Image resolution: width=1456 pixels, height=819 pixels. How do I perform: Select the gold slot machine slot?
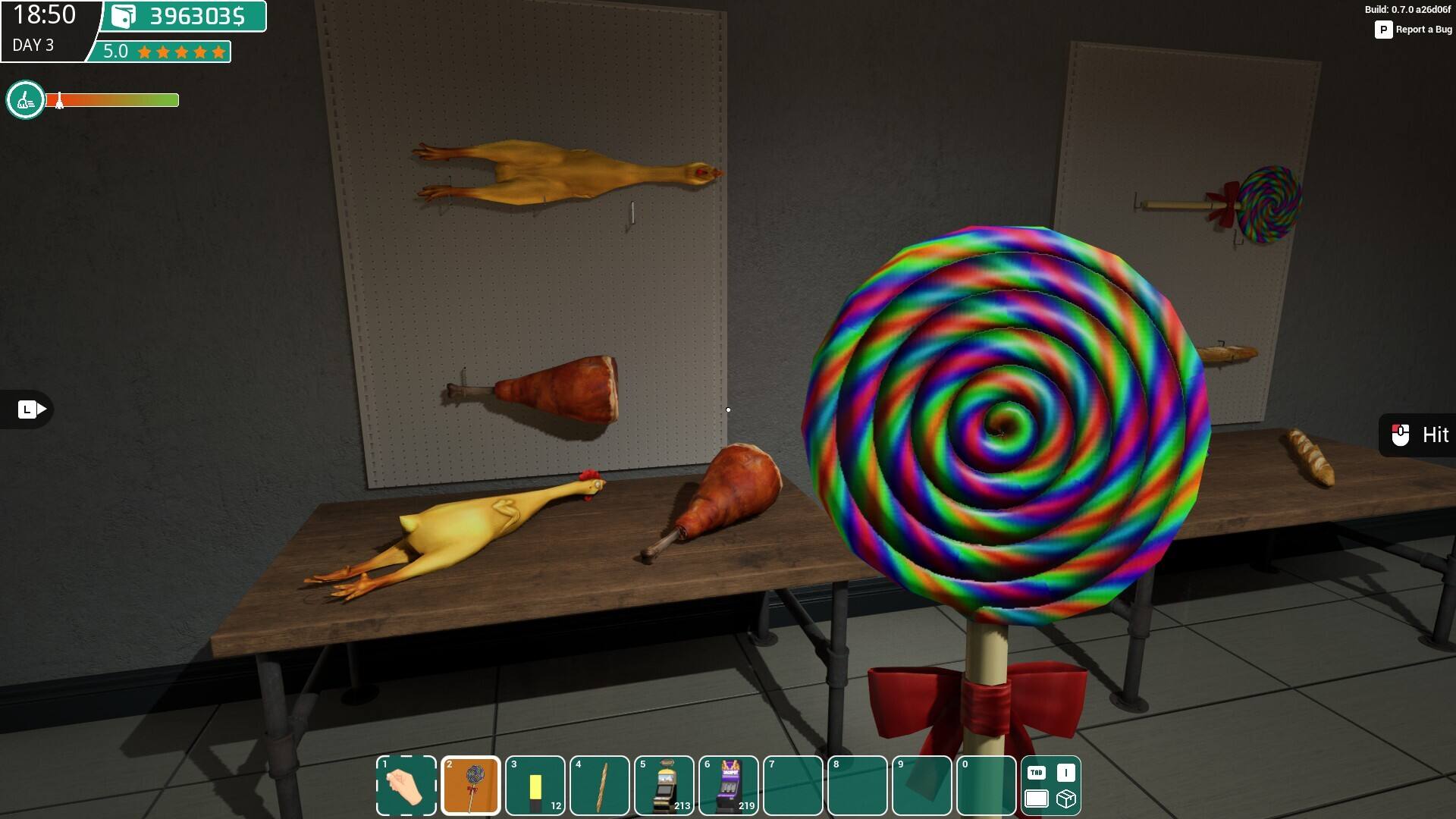[x=664, y=786]
